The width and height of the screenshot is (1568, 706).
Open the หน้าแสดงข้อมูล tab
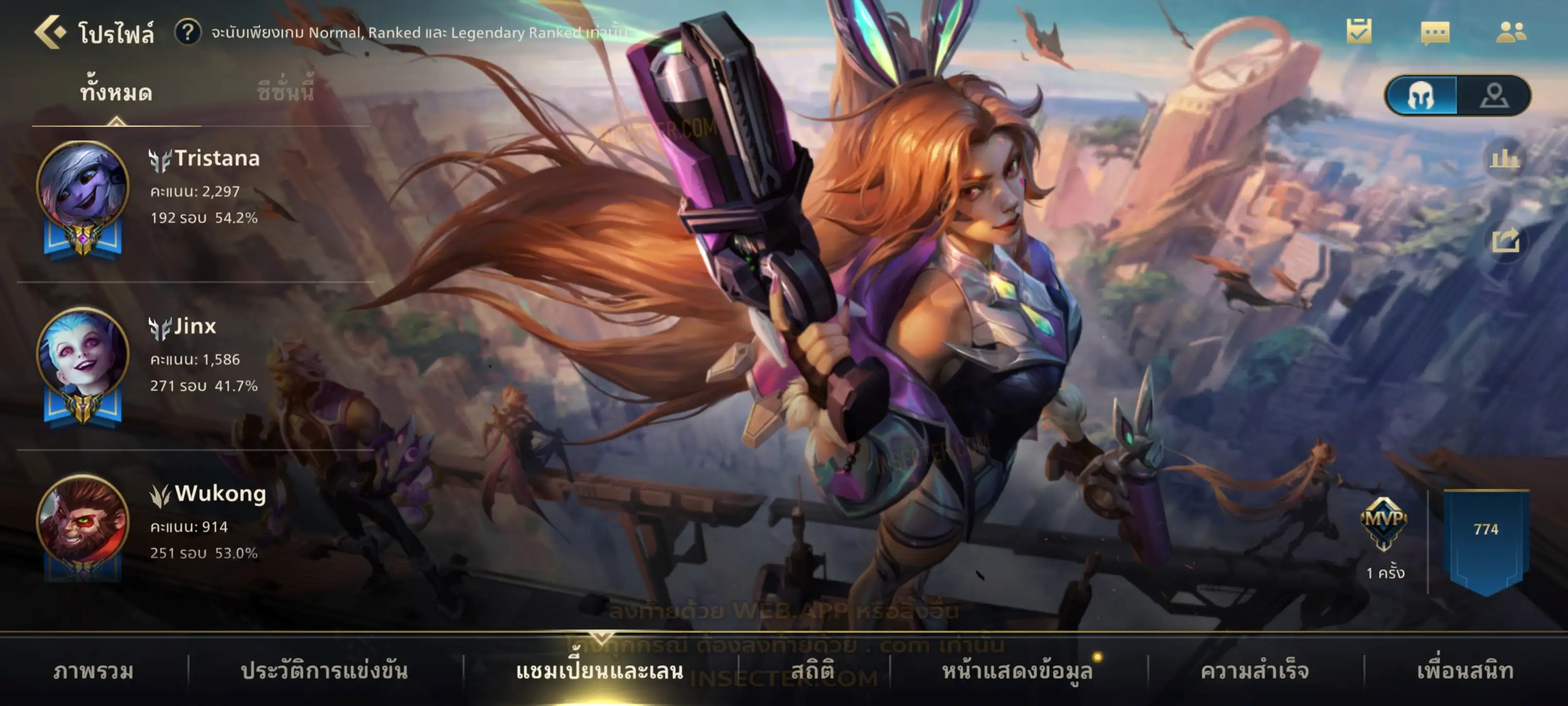pyautogui.click(x=1017, y=671)
